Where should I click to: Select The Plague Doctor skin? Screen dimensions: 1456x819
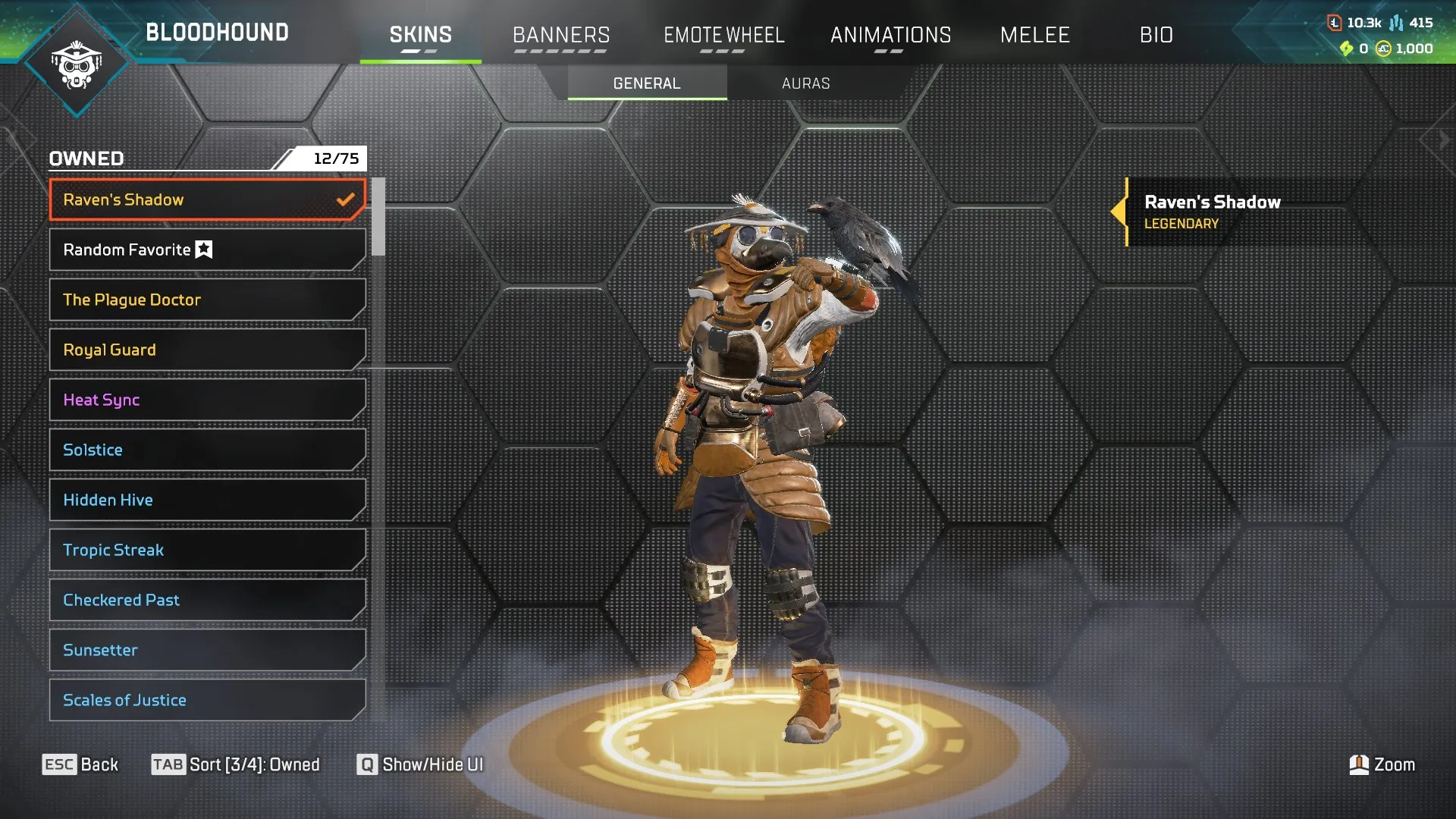click(207, 300)
